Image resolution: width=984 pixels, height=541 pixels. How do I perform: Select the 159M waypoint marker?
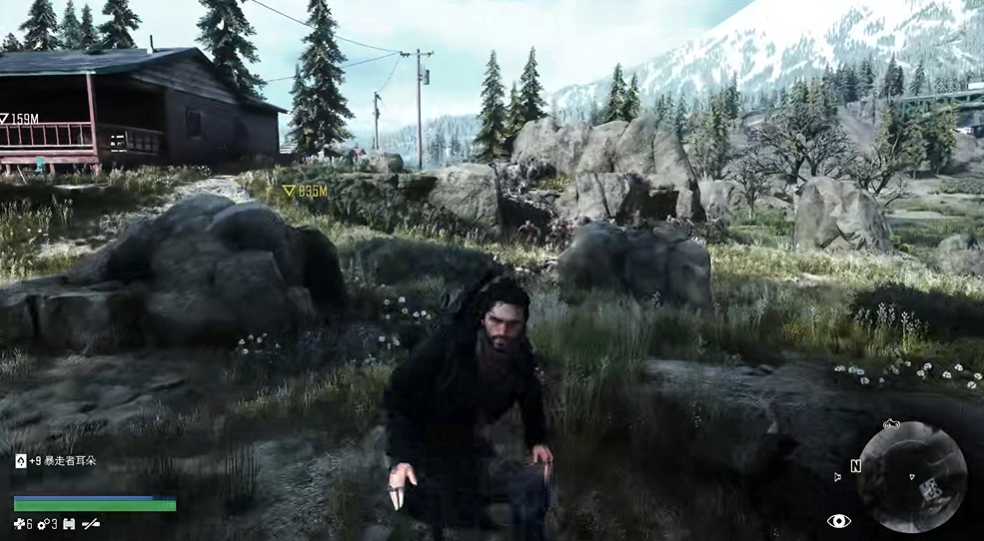coord(5,119)
